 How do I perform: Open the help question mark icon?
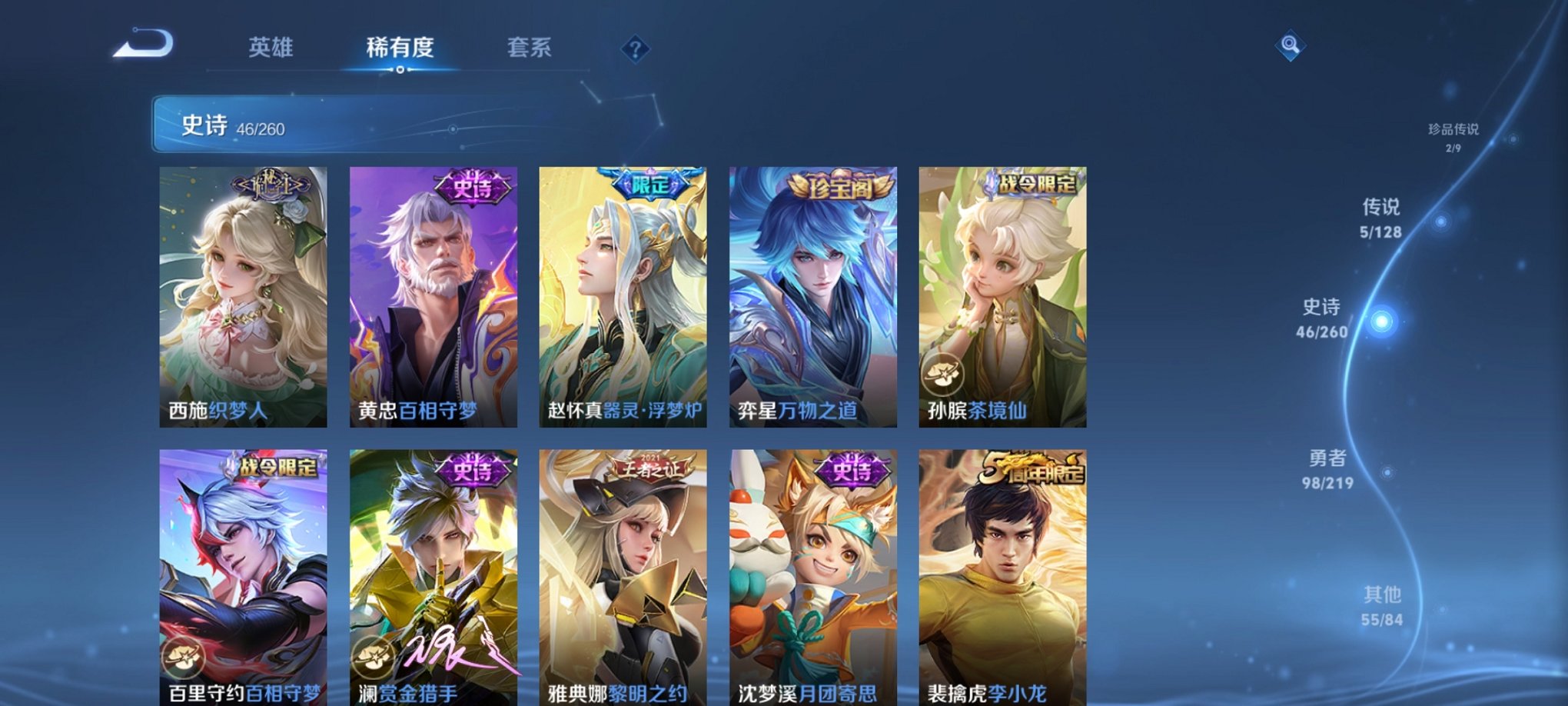635,48
